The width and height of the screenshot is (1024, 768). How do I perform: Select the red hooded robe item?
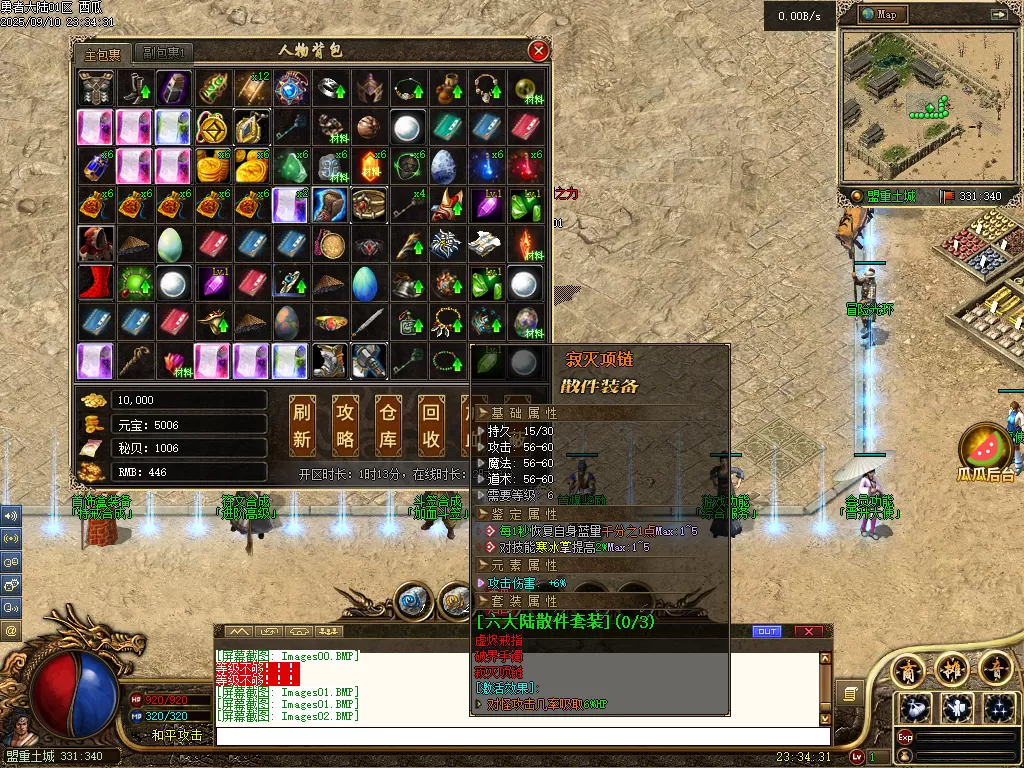[x=97, y=244]
